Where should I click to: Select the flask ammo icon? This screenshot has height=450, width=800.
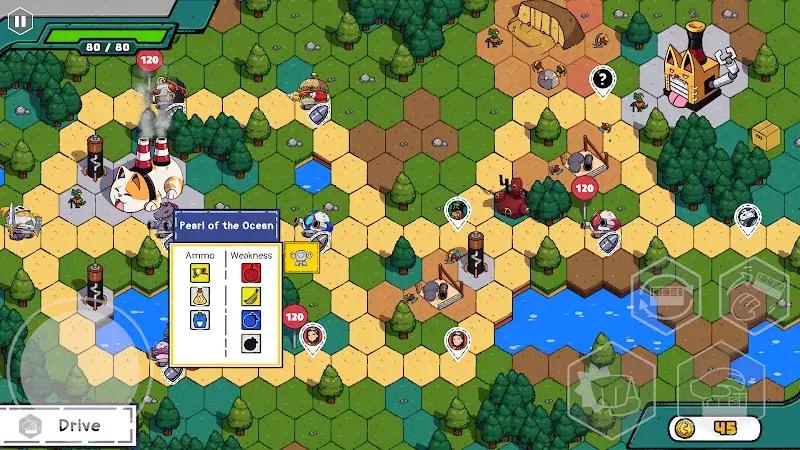click(x=200, y=296)
